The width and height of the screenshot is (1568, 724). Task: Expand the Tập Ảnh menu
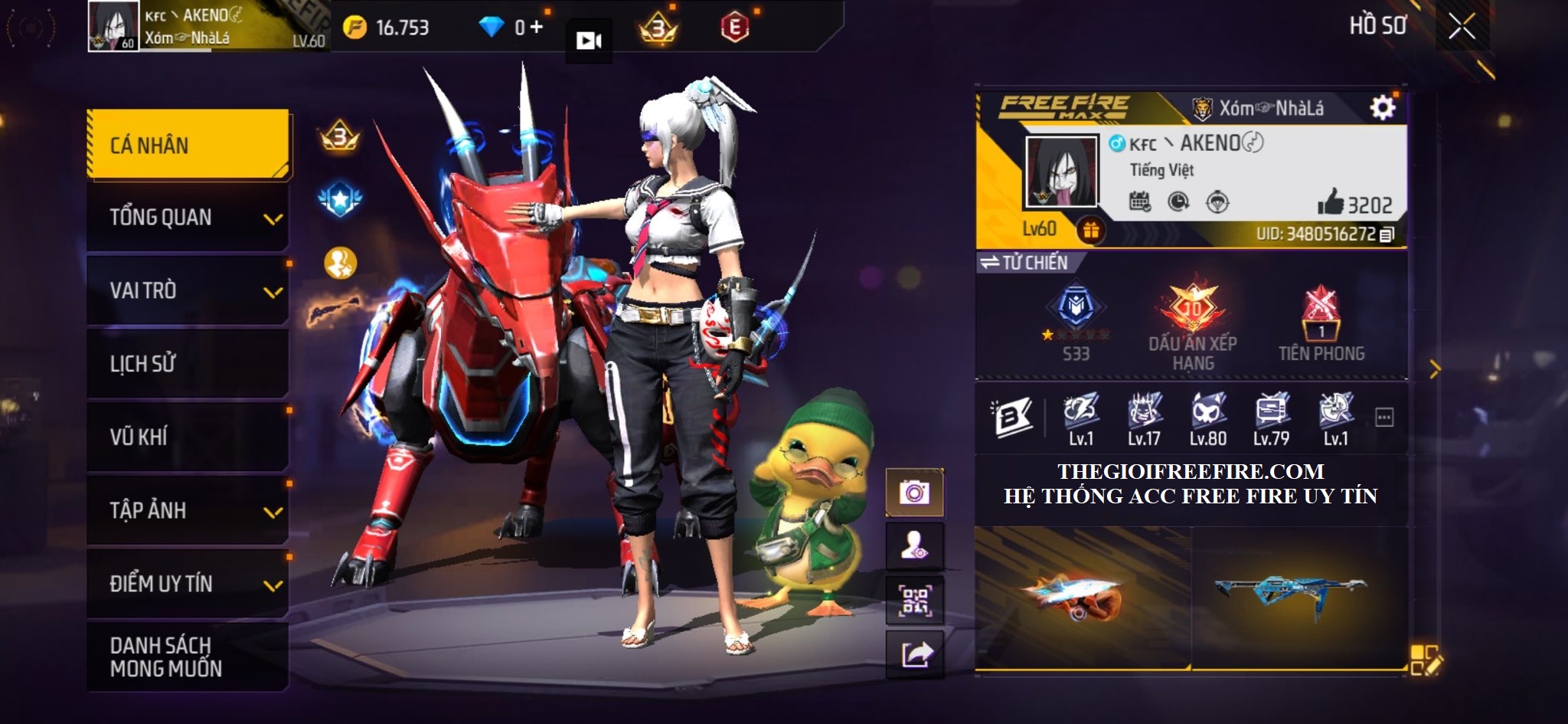(188, 510)
